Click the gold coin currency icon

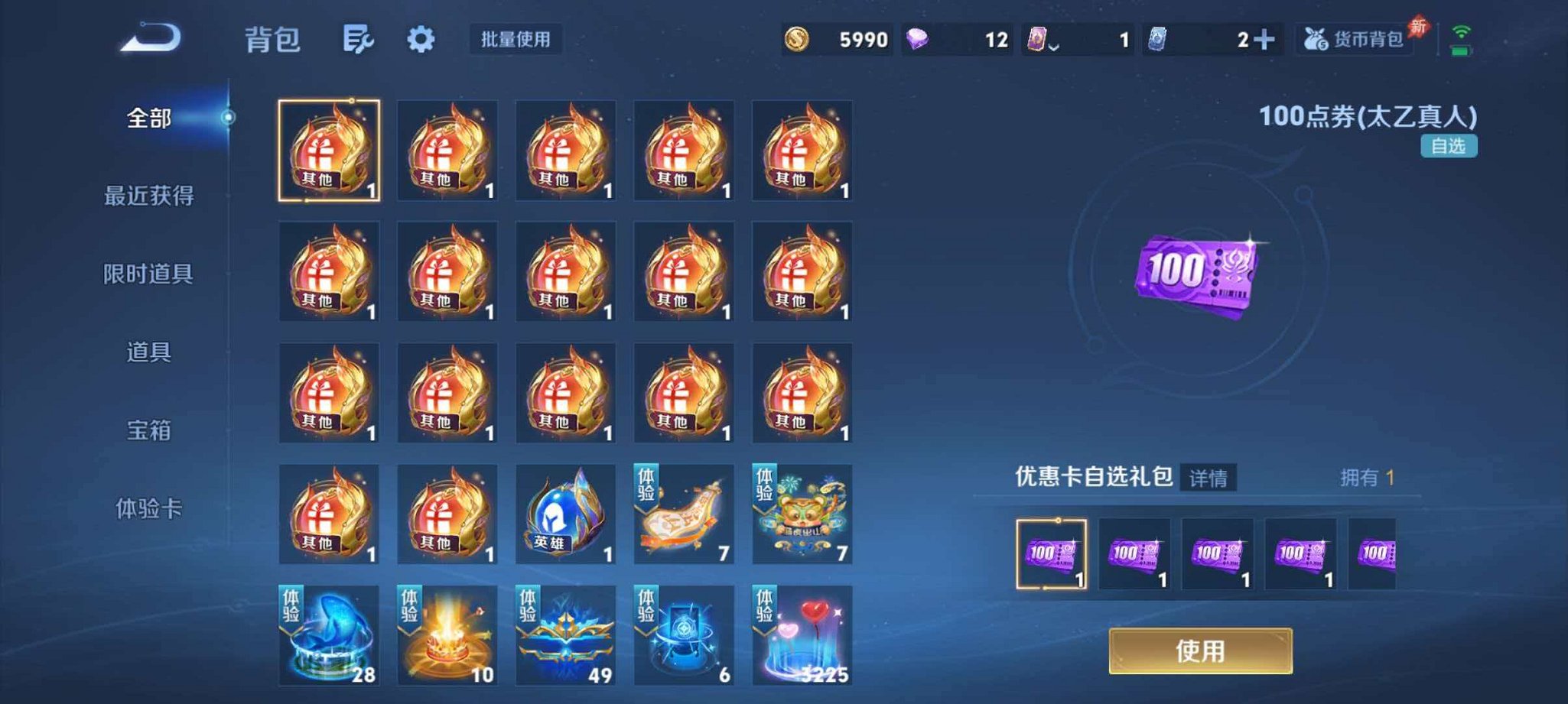795,40
